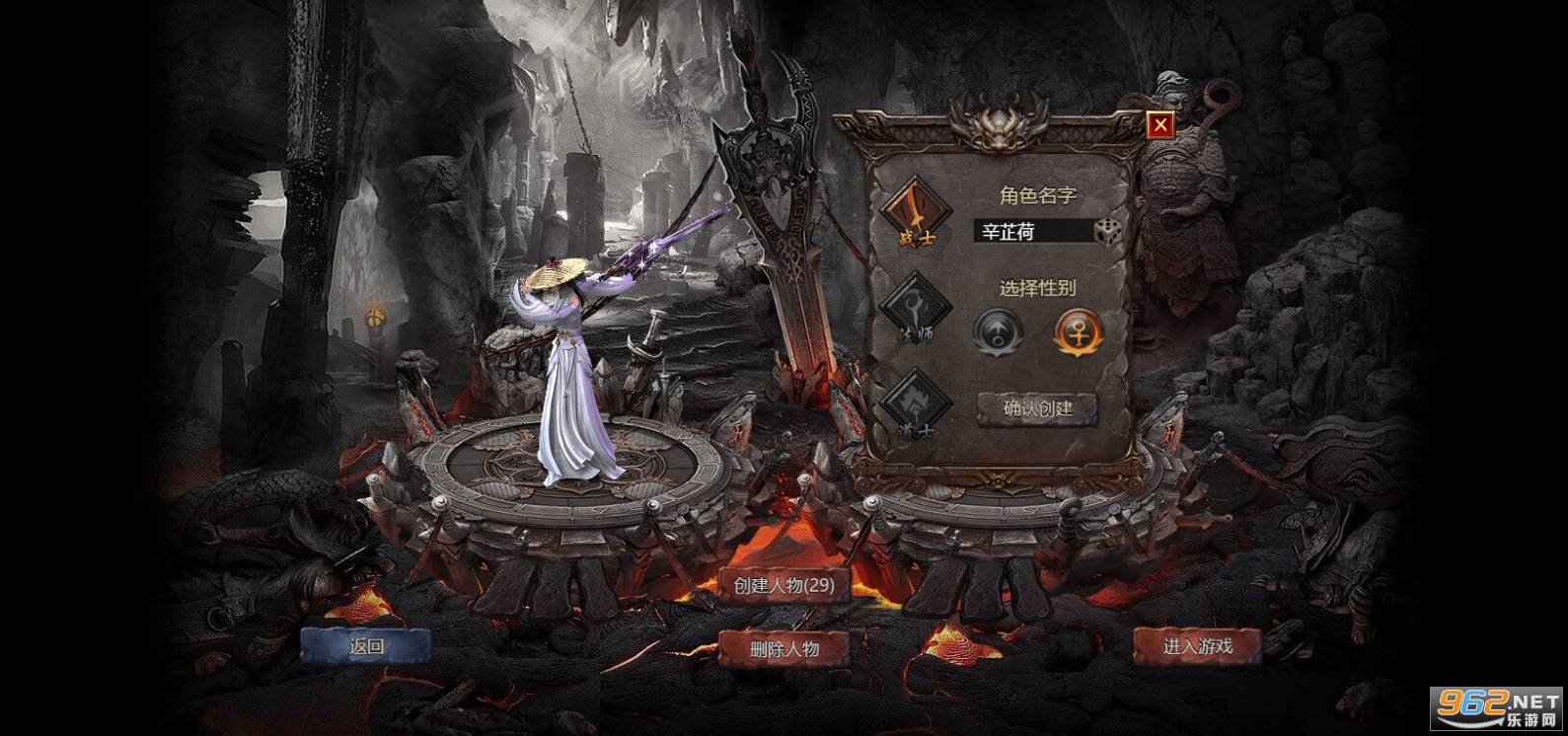Image resolution: width=1568 pixels, height=736 pixels.
Task: Click the dice icon to randomize name
Action: [x=1109, y=229]
